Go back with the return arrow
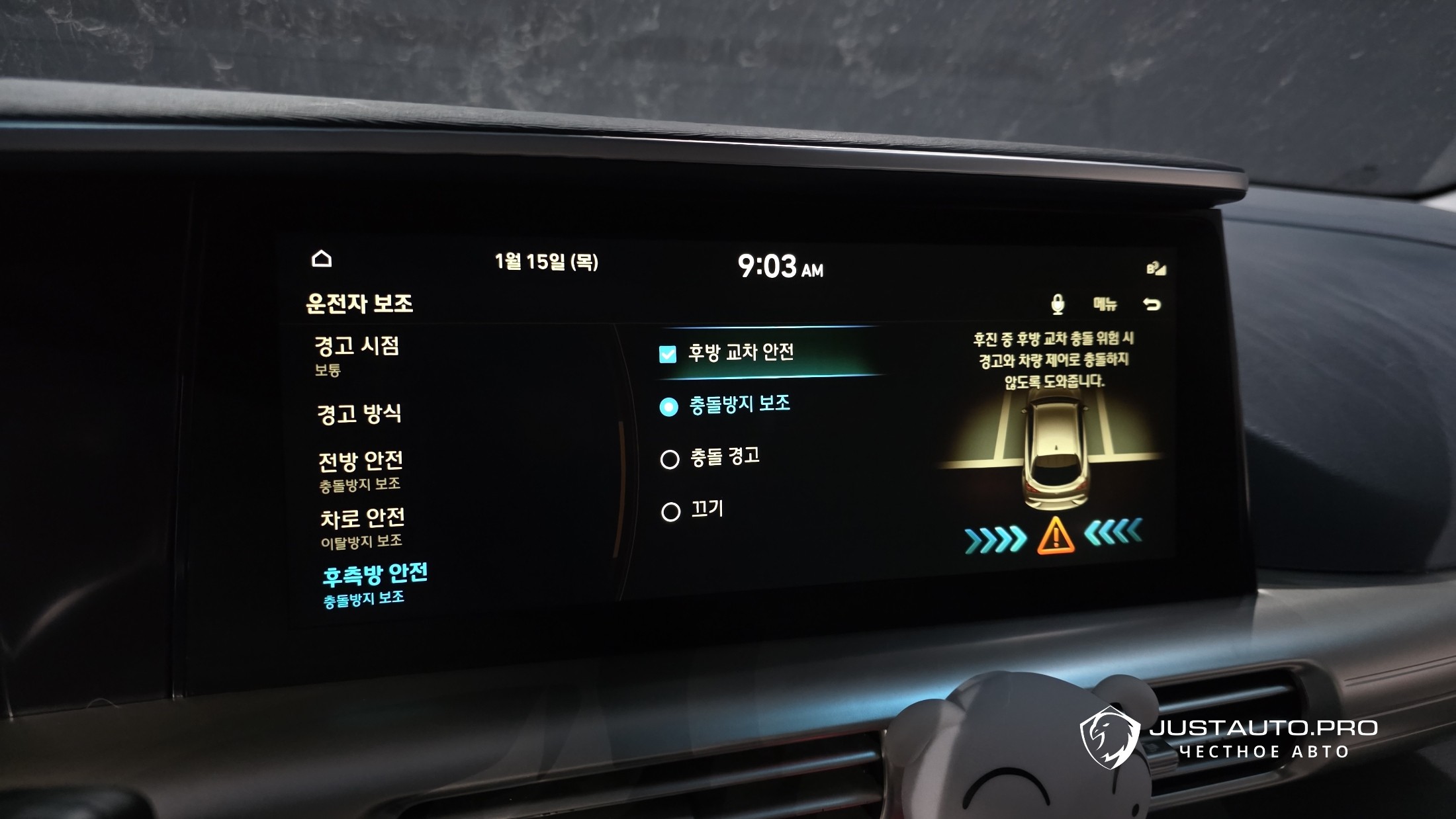 [1152, 304]
